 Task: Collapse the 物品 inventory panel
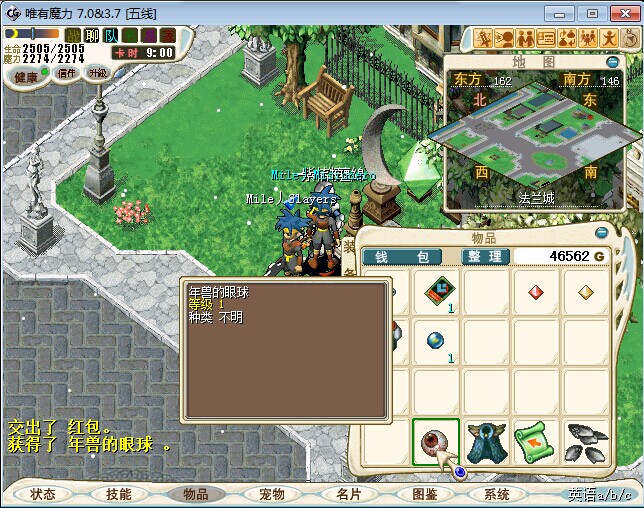click(x=600, y=231)
